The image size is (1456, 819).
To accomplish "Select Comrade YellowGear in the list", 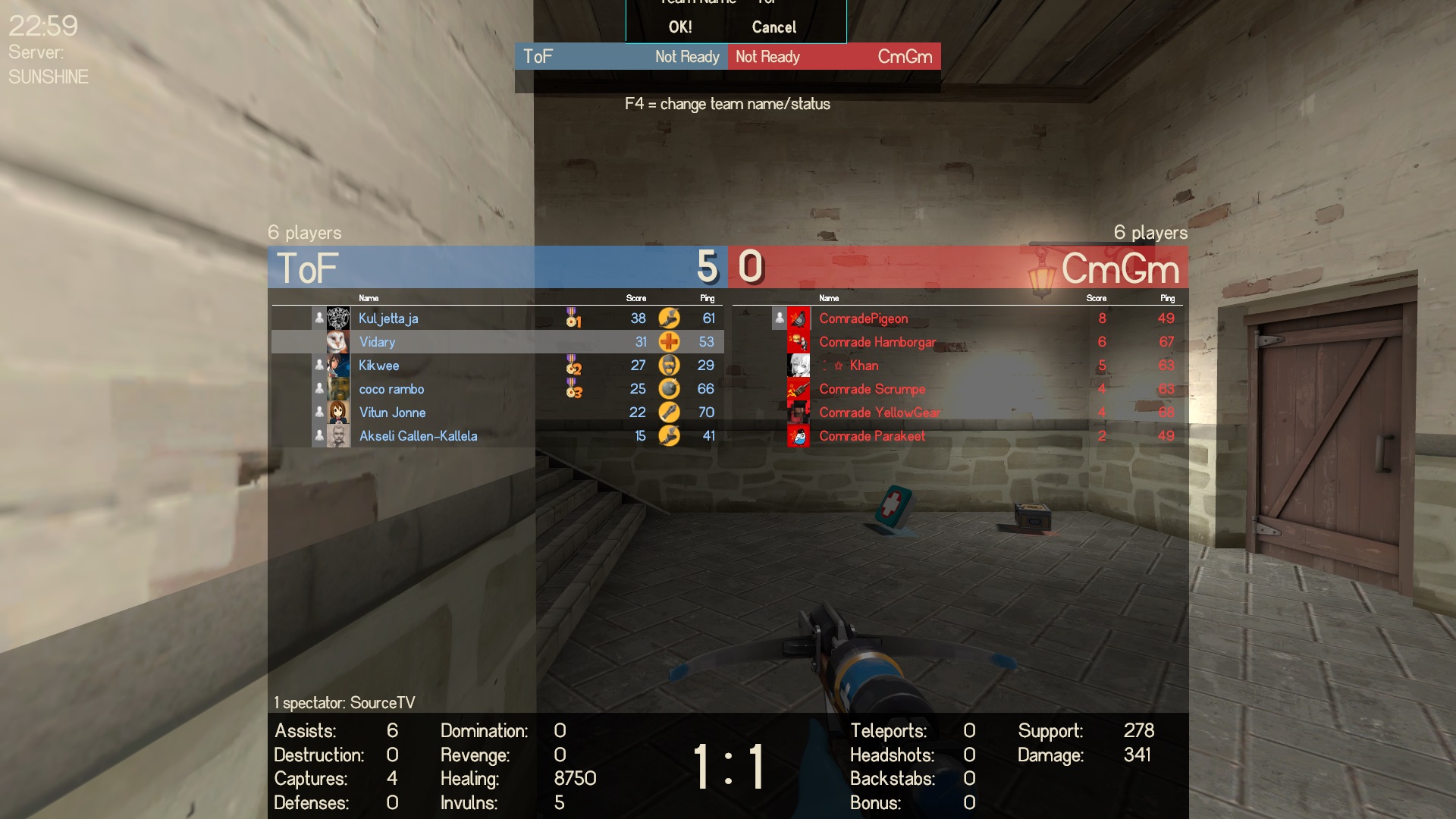I will point(880,413).
